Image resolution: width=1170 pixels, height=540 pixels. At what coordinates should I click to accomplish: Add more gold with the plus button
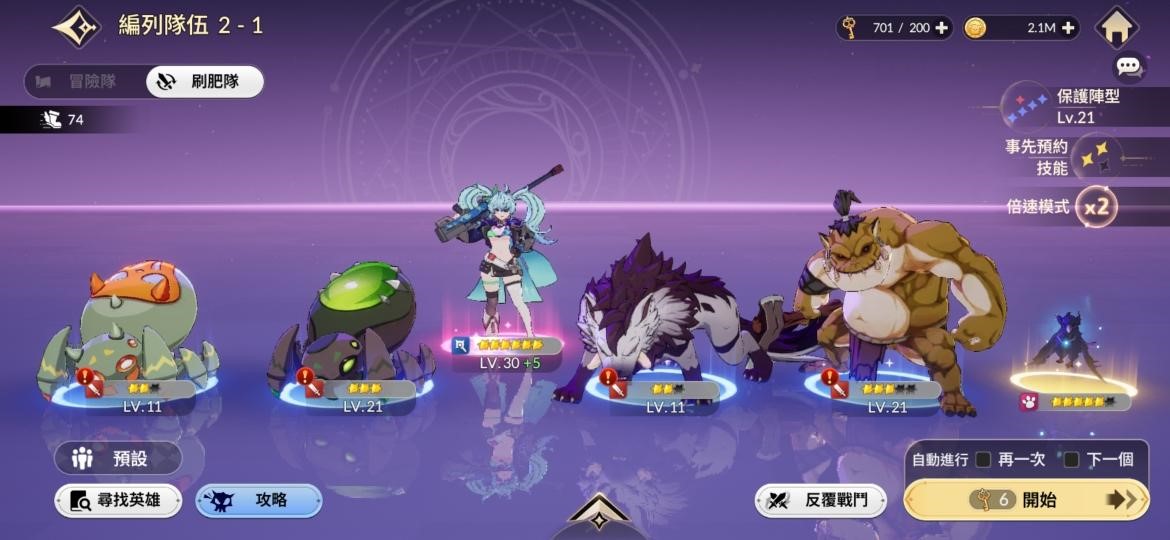click(x=1070, y=28)
